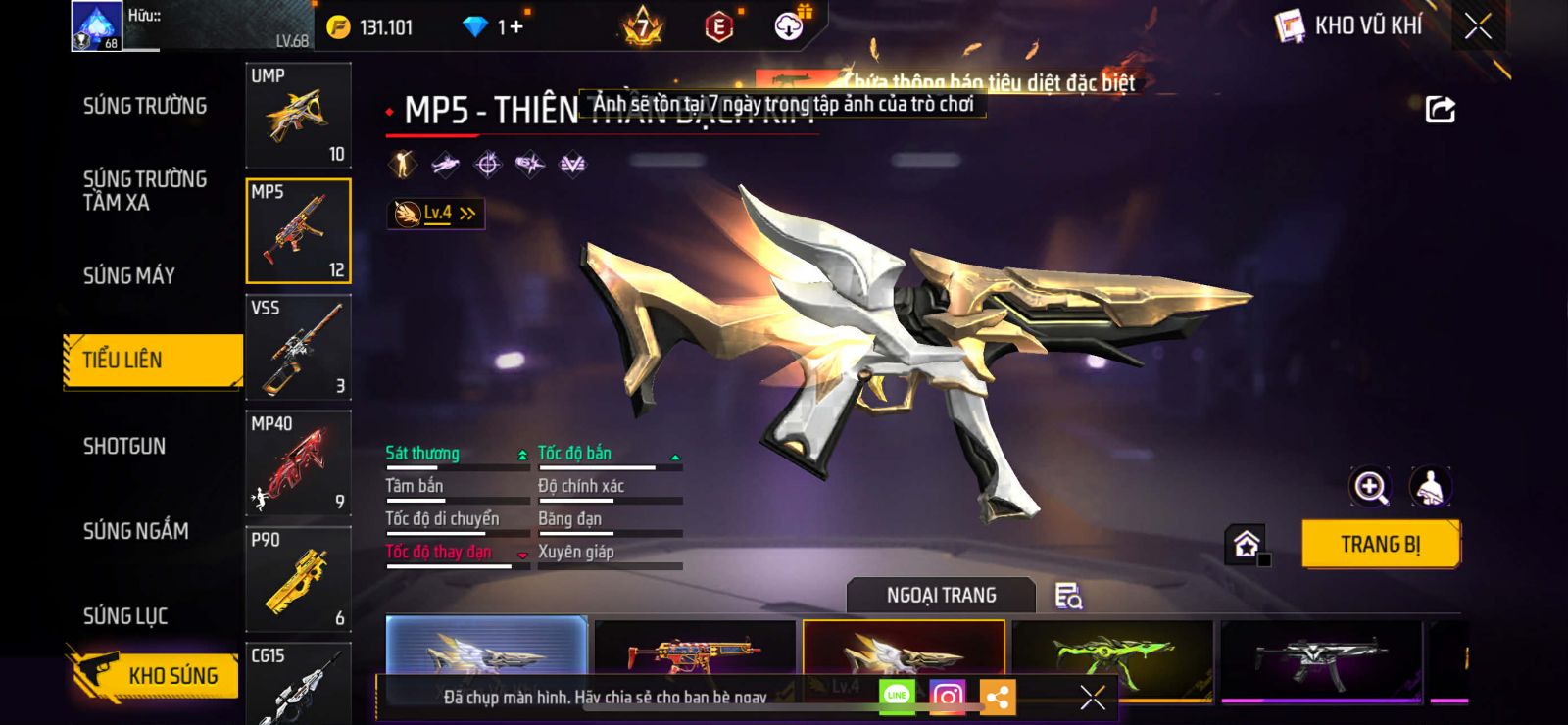Dismiss the screenshot share banner
Image resolution: width=1568 pixels, height=725 pixels.
pyautogui.click(x=1093, y=697)
